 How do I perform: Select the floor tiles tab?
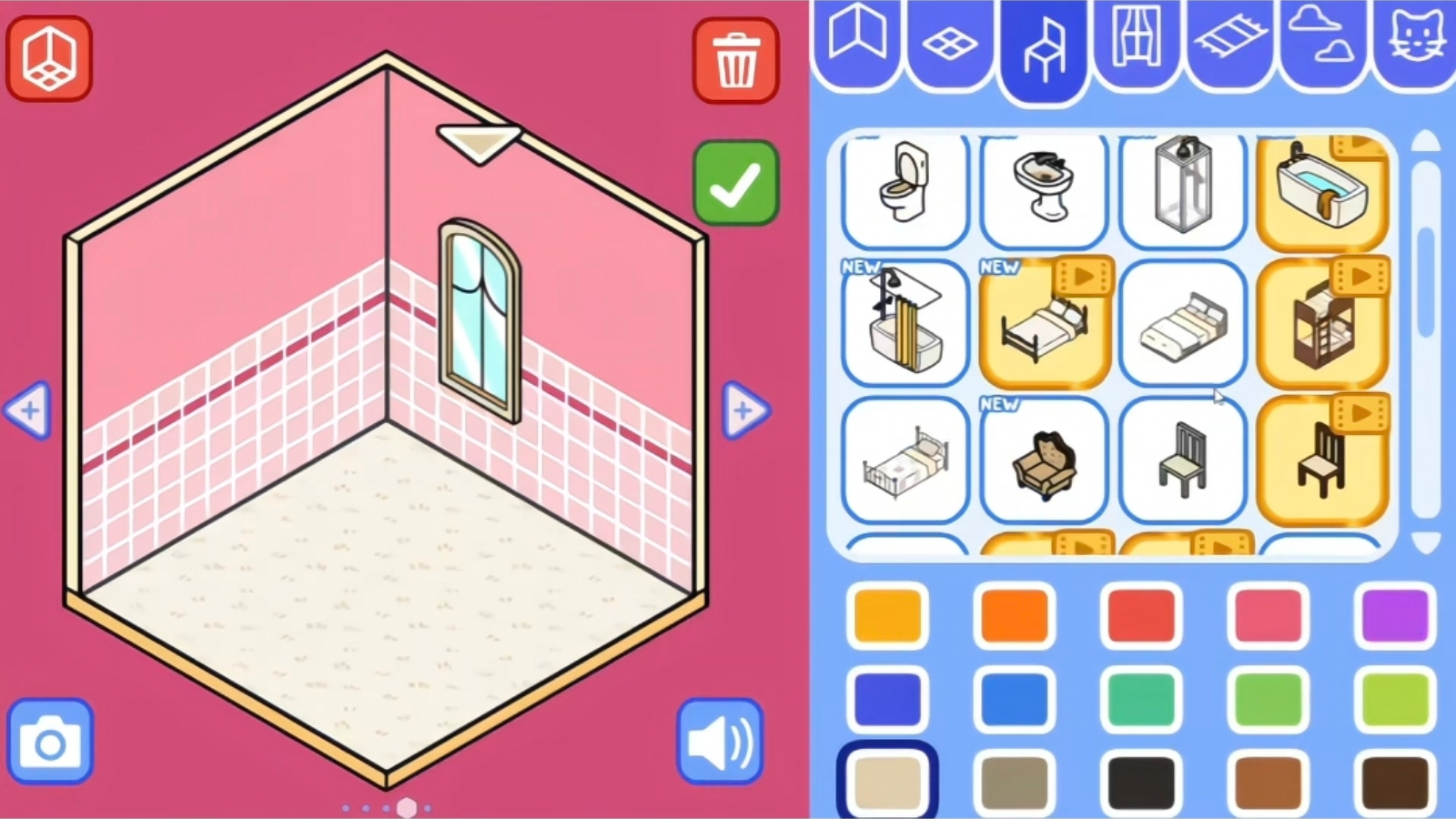(x=950, y=41)
